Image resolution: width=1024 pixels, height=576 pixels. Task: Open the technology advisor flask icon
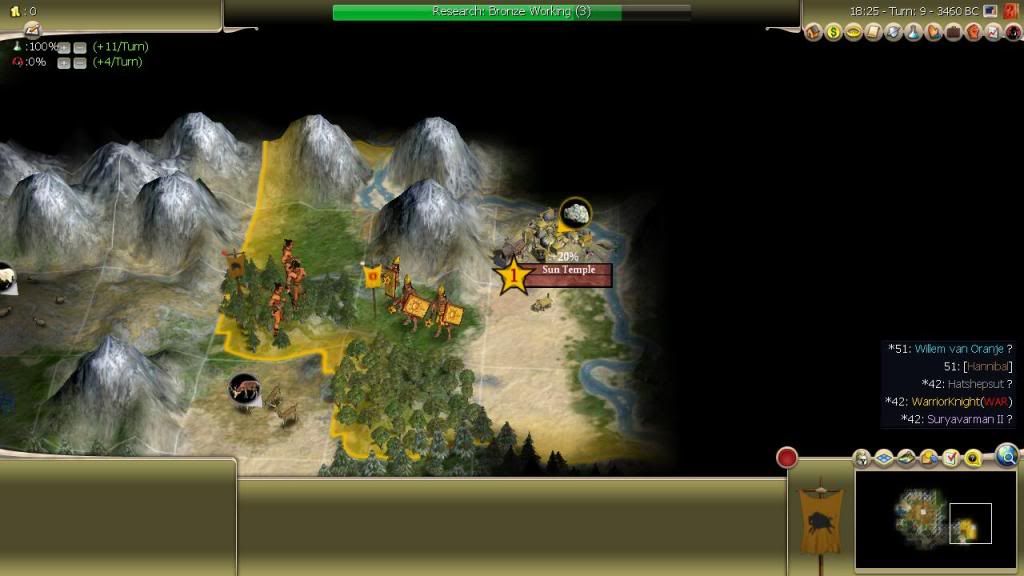click(914, 33)
